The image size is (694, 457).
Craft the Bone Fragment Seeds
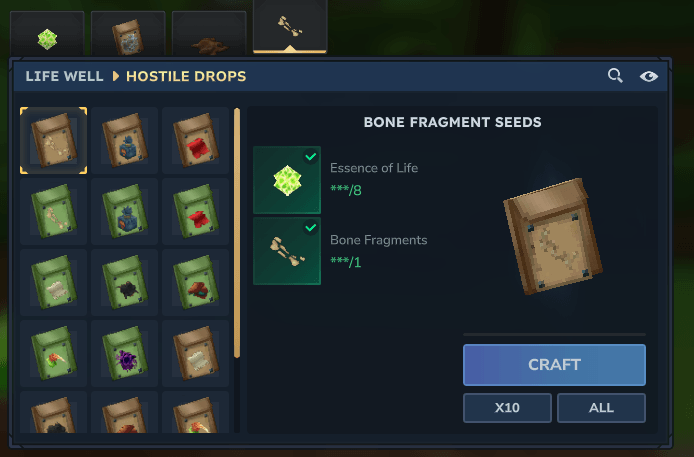click(554, 365)
